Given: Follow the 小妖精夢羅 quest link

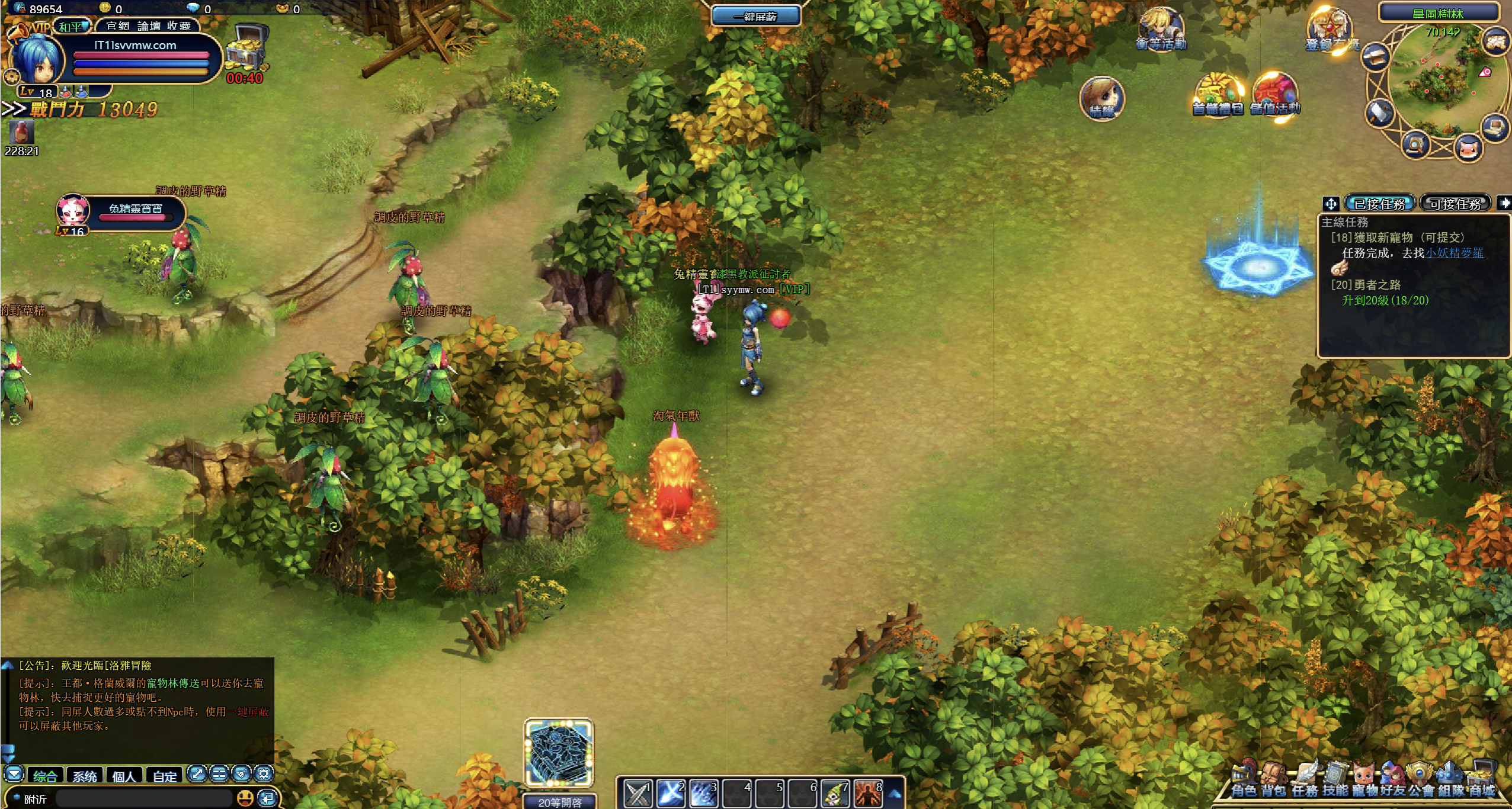Looking at the screenshot, I should [1454, 253].
